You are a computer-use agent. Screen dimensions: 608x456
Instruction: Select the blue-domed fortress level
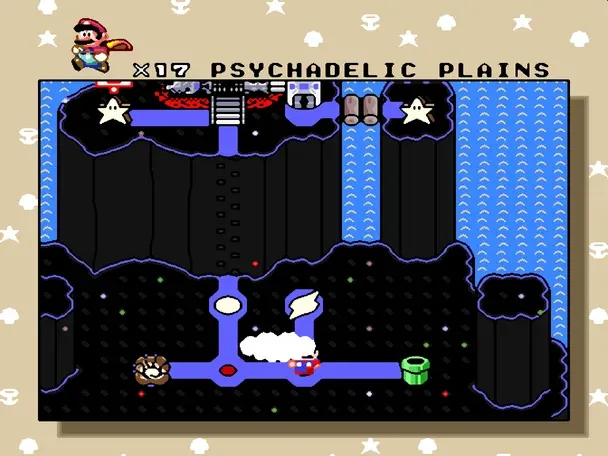click(301, 97)
